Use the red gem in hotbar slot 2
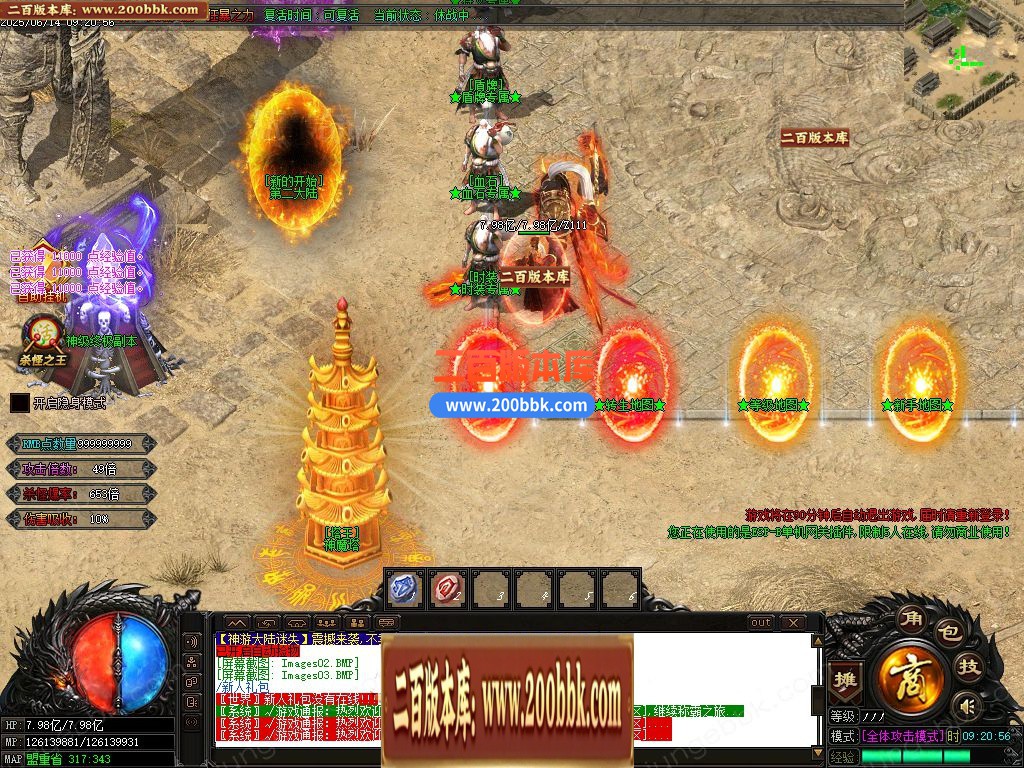Viewport: 1024px width, 768px height. coord(448,589)
